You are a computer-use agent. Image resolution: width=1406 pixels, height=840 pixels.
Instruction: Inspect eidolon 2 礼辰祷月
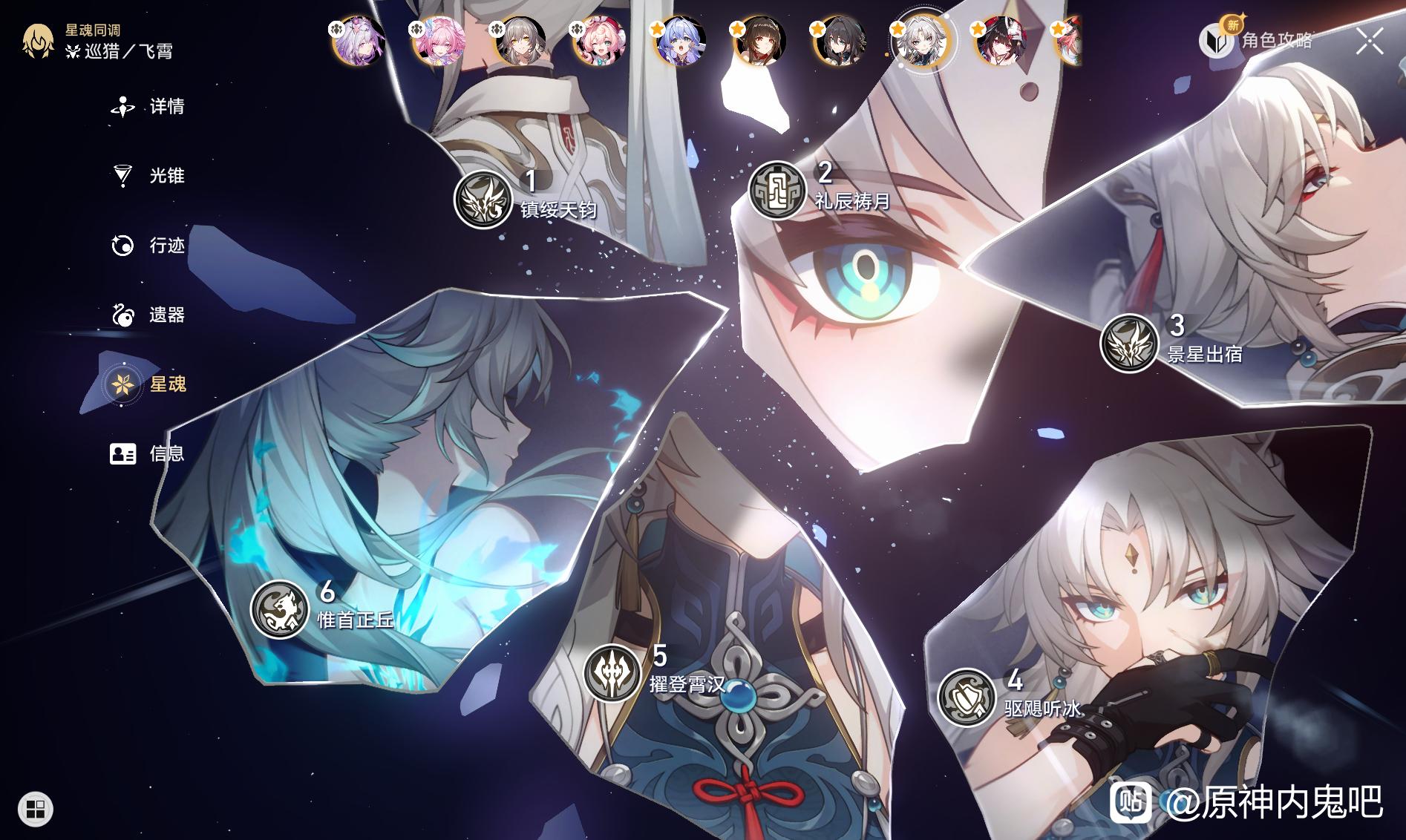pos(776,191)
